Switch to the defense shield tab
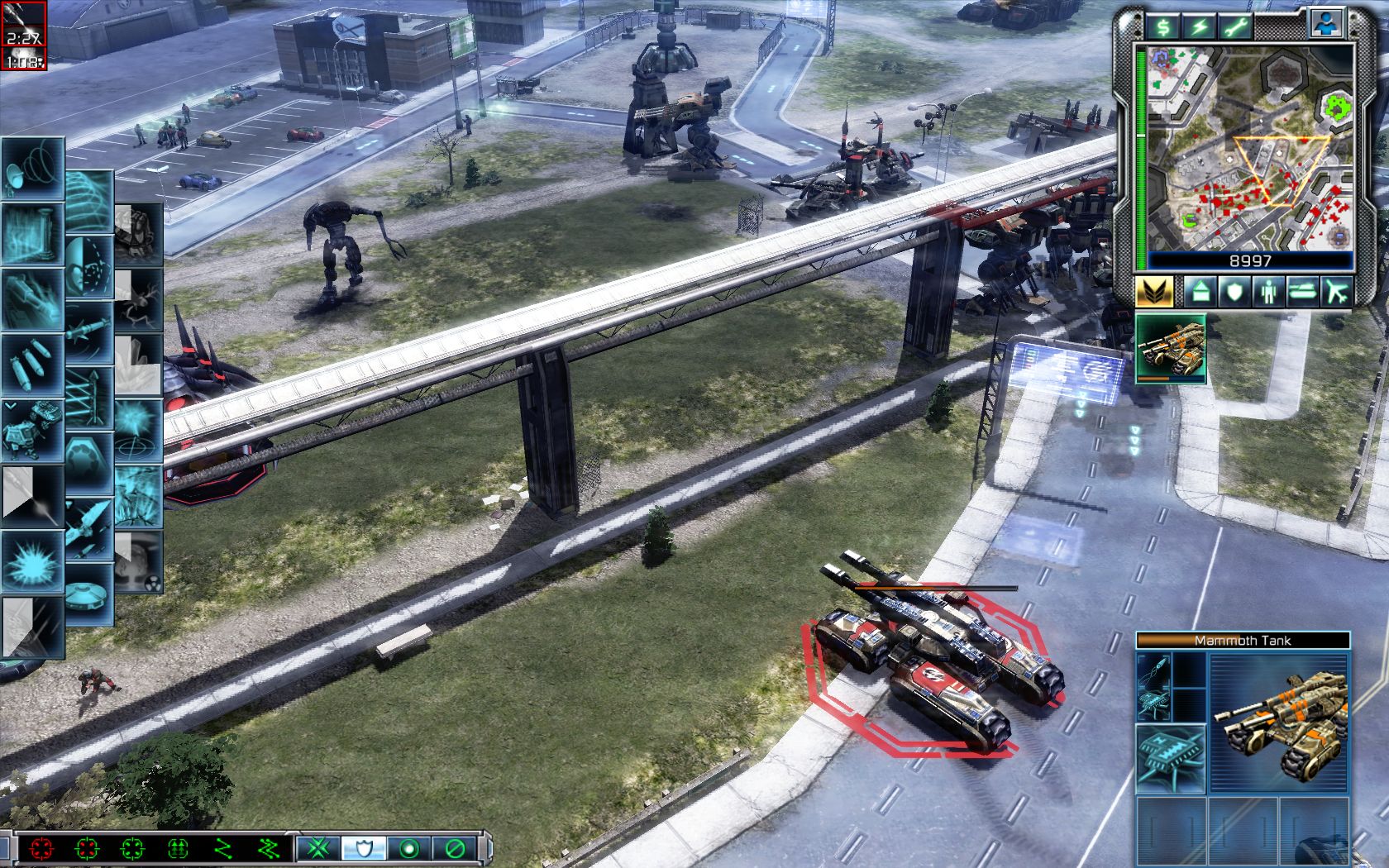Screen dimensions: 1389x868 pos(1234,291)
